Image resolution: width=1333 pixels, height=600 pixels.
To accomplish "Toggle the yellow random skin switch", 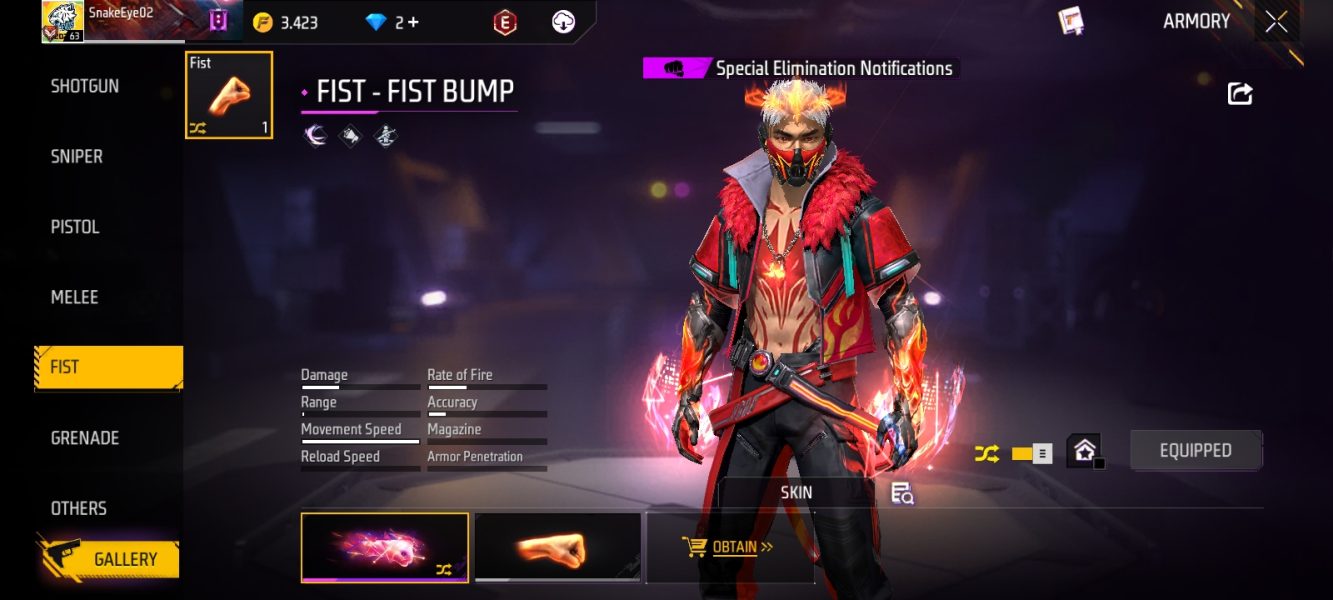I will click(x=1031, y=454).
